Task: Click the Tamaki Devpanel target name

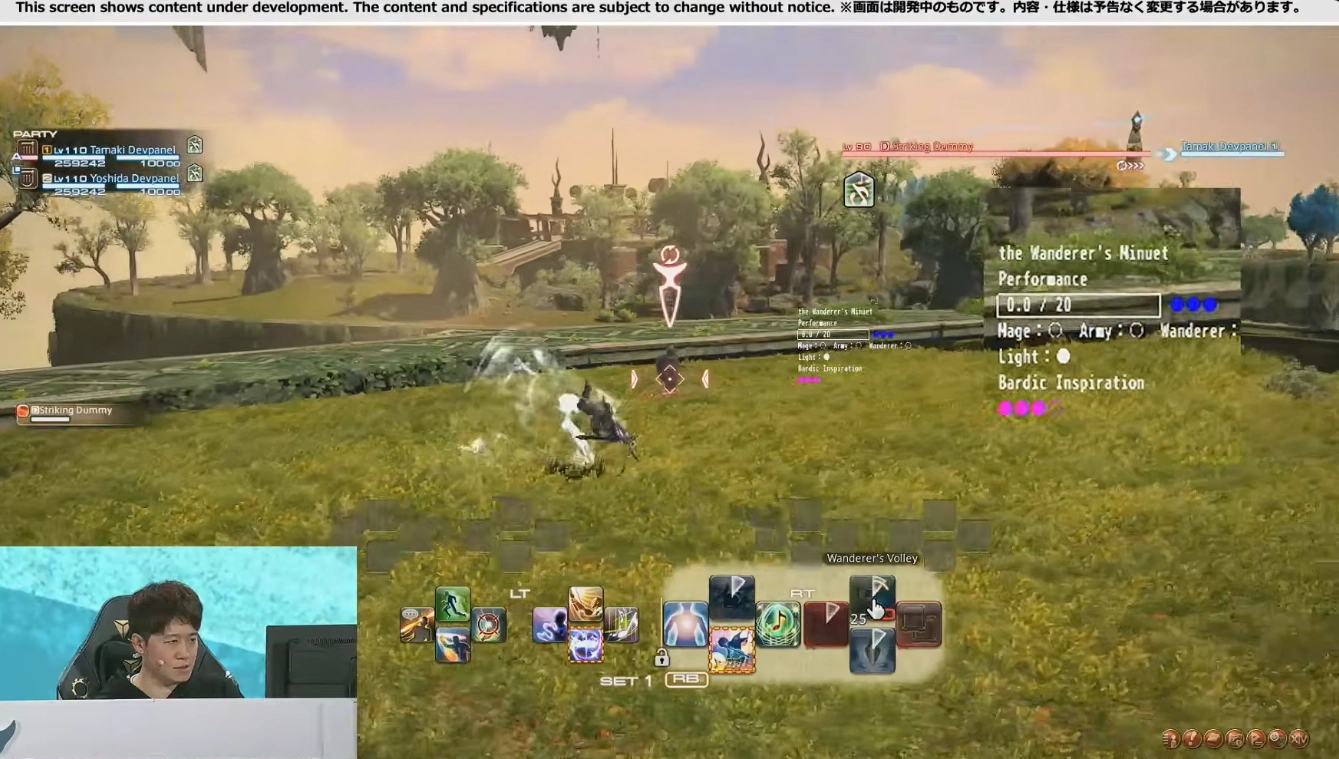Action: point(1232,145)
